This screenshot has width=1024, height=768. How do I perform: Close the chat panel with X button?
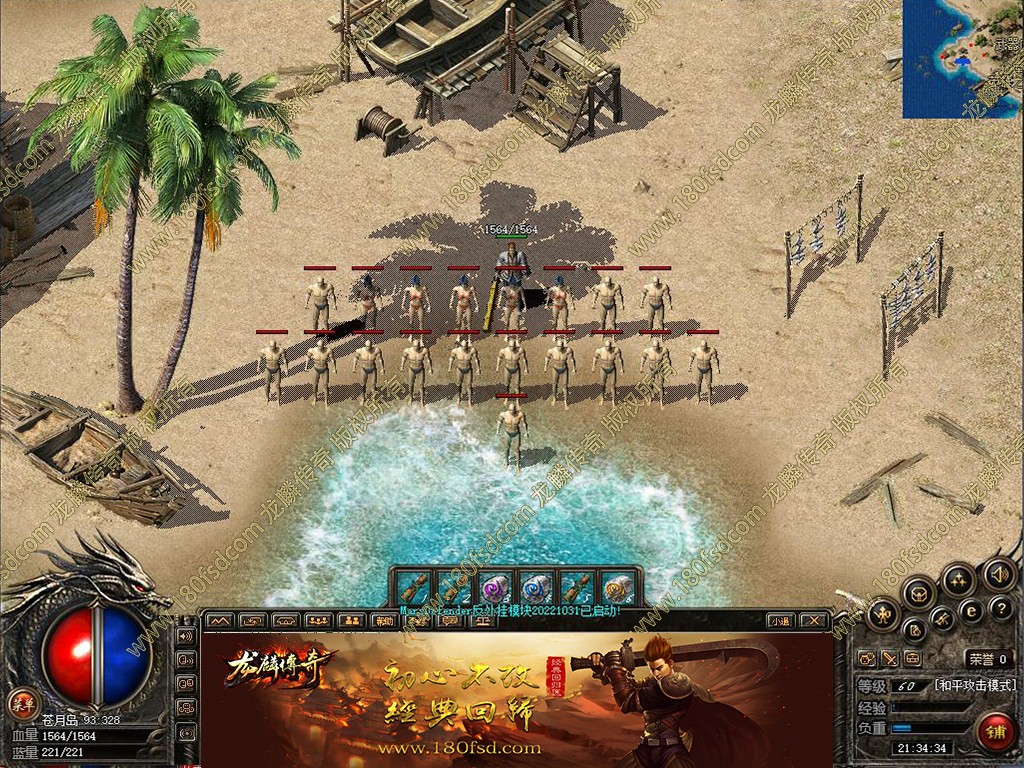815,621
